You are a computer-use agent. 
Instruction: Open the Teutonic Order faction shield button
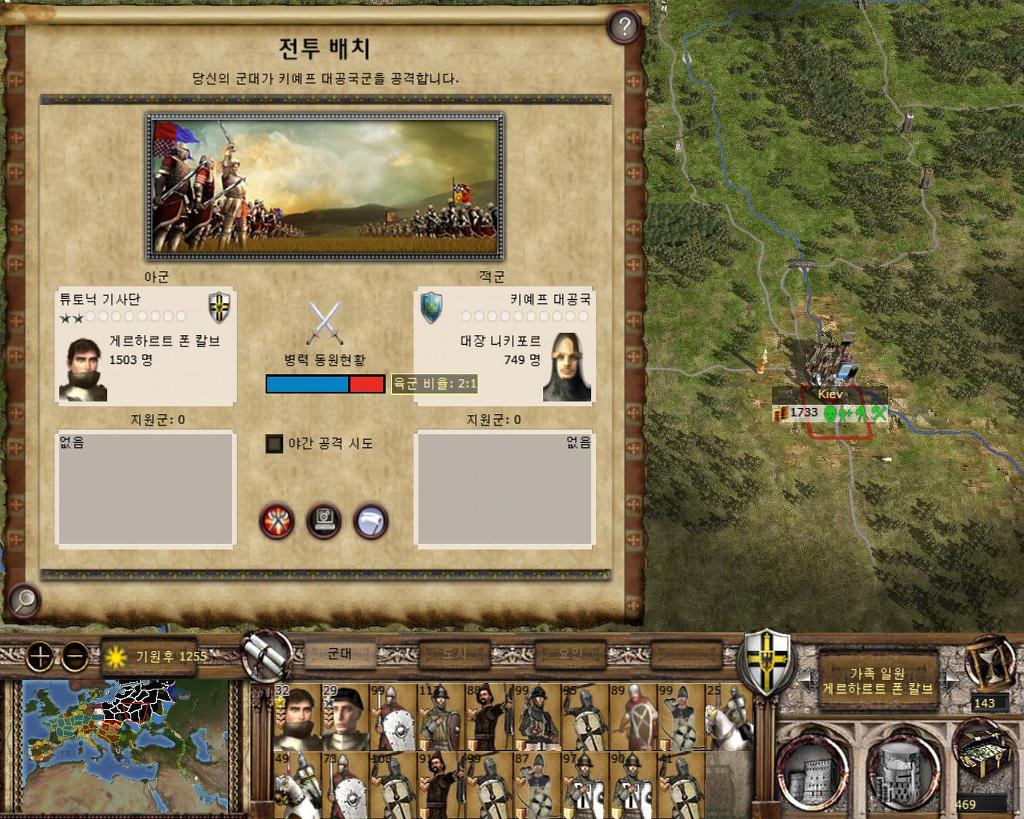point(767,660)
